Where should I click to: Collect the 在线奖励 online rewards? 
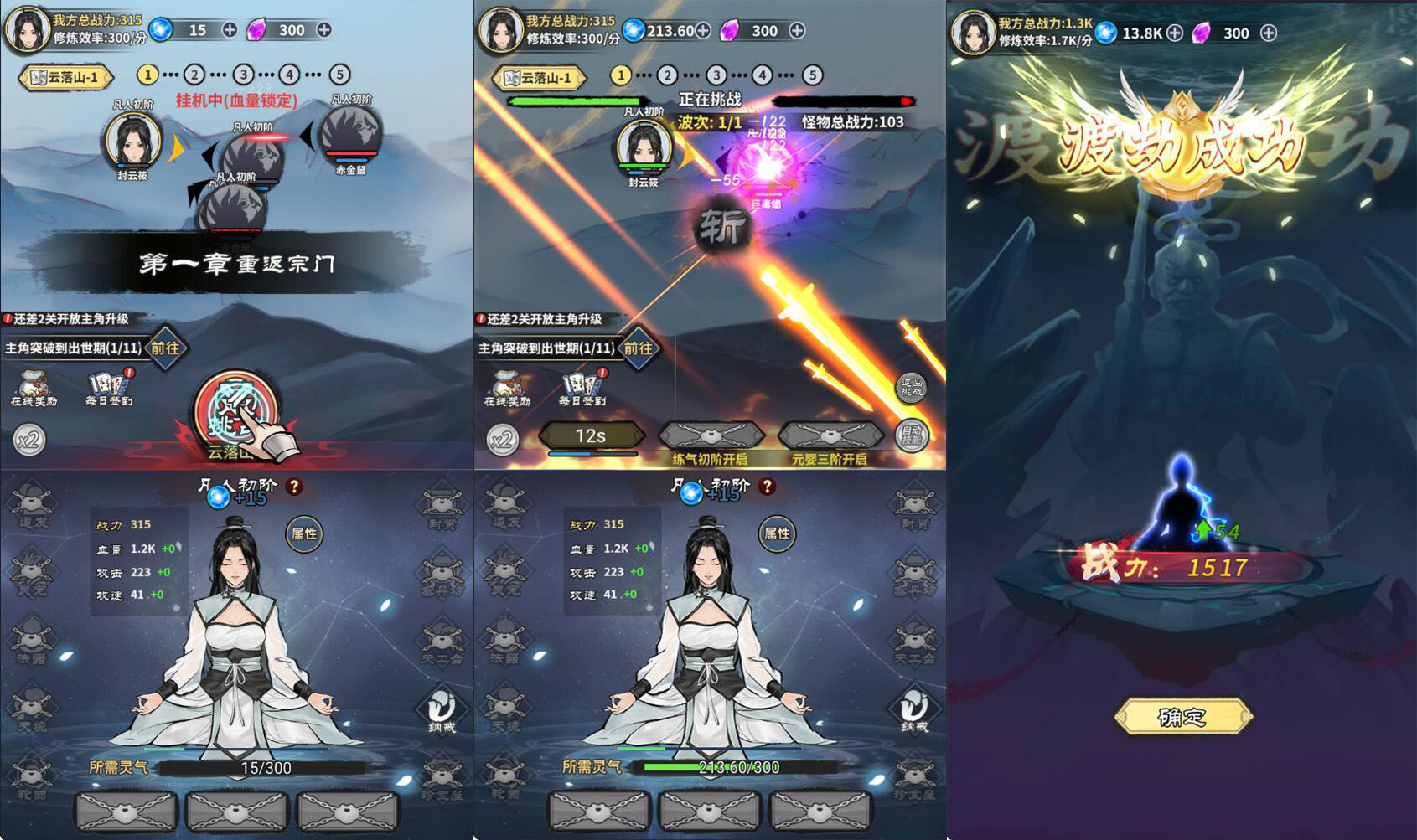(x=32, y=387)
